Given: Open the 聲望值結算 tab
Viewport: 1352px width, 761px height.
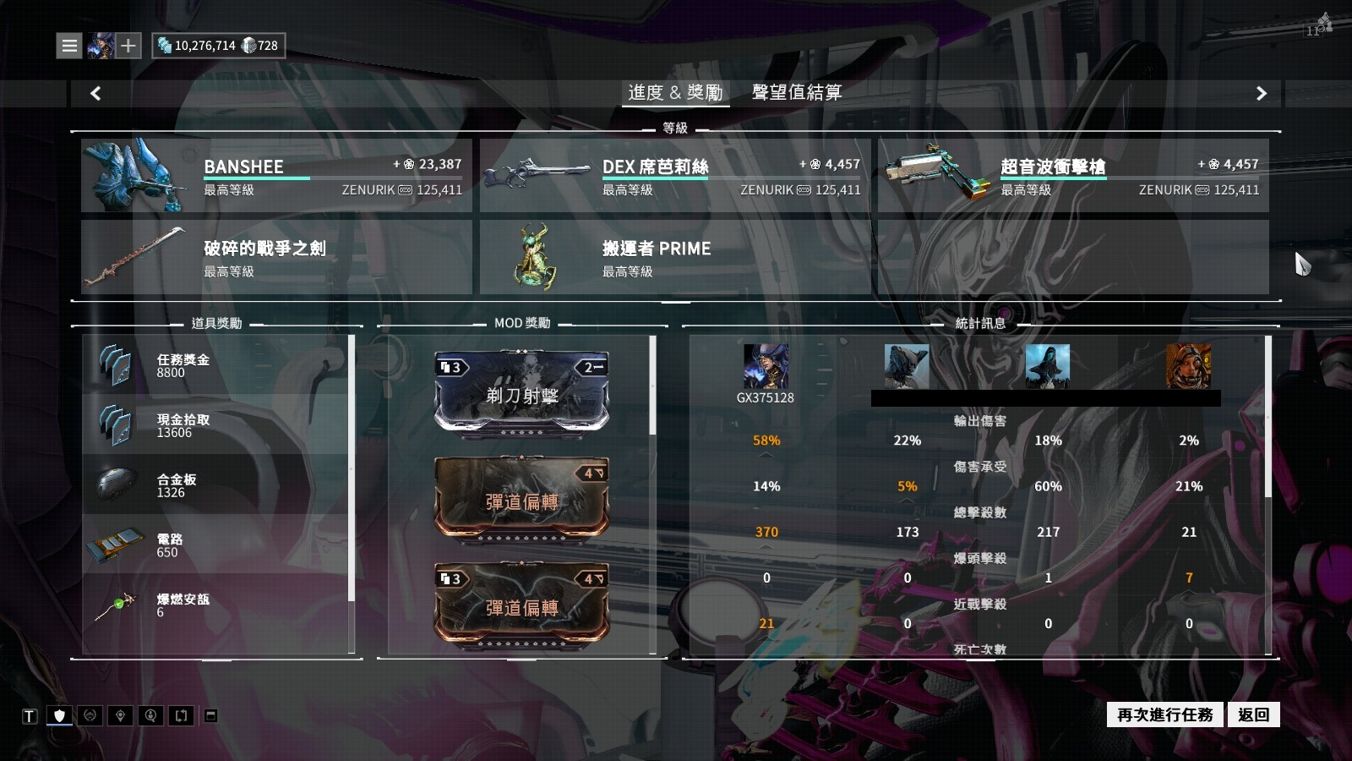Looking at the screenshot, I should [795, 92].
